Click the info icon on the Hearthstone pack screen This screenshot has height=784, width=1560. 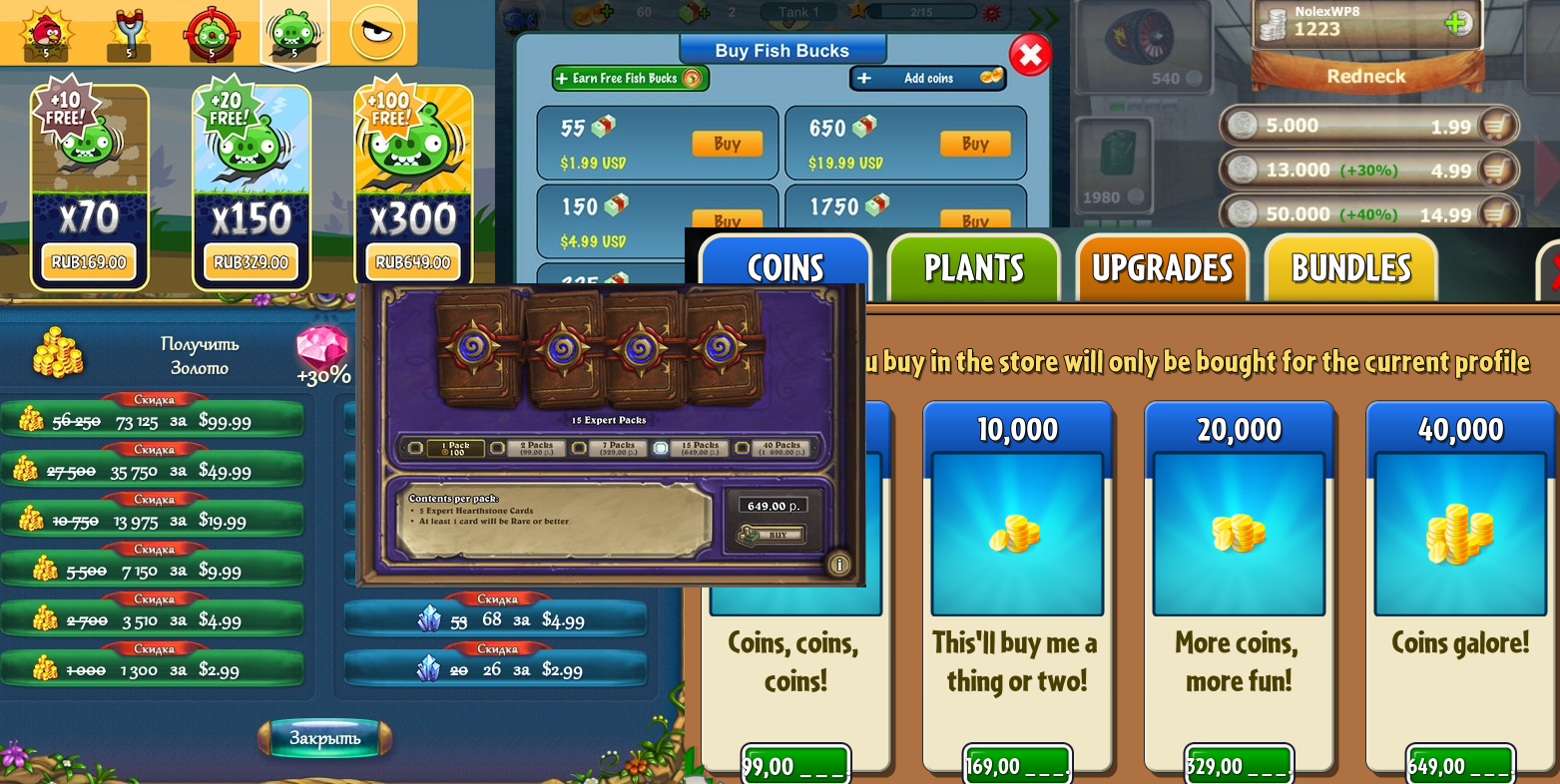tap(839, 565)
